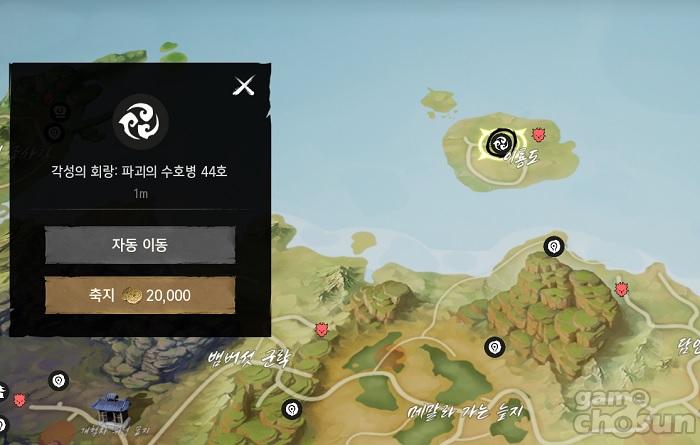Start auto-move with 자동 이동
Image resolution: width=700 pixels, height=445 pixels.
(140, 245)
